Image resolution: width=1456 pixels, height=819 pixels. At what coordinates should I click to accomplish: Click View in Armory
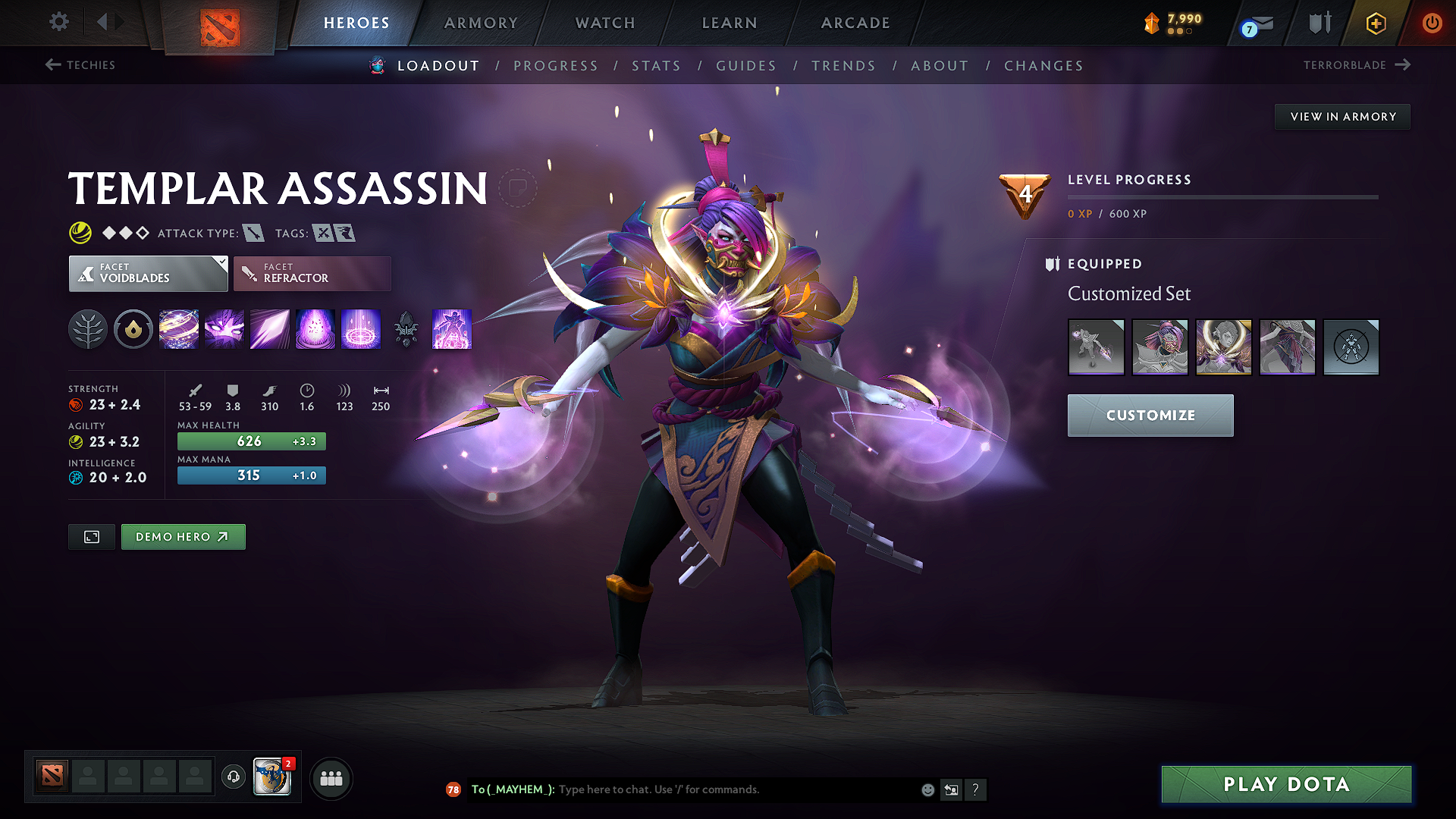point(1342,116)
